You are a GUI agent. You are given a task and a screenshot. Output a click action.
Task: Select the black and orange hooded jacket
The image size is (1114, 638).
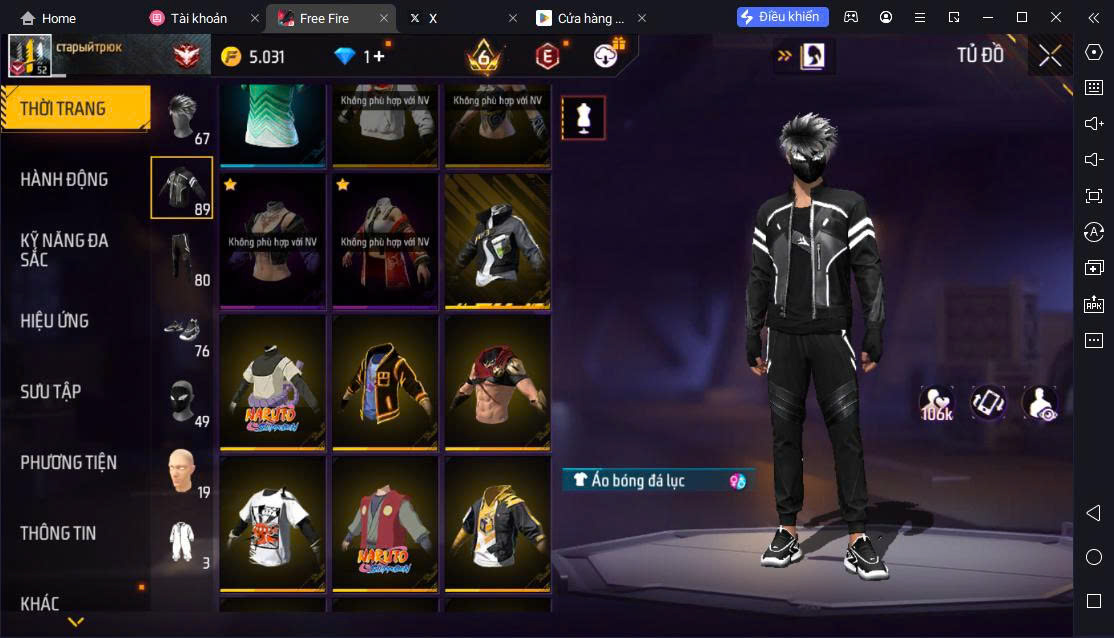click(x=385, y=382)
